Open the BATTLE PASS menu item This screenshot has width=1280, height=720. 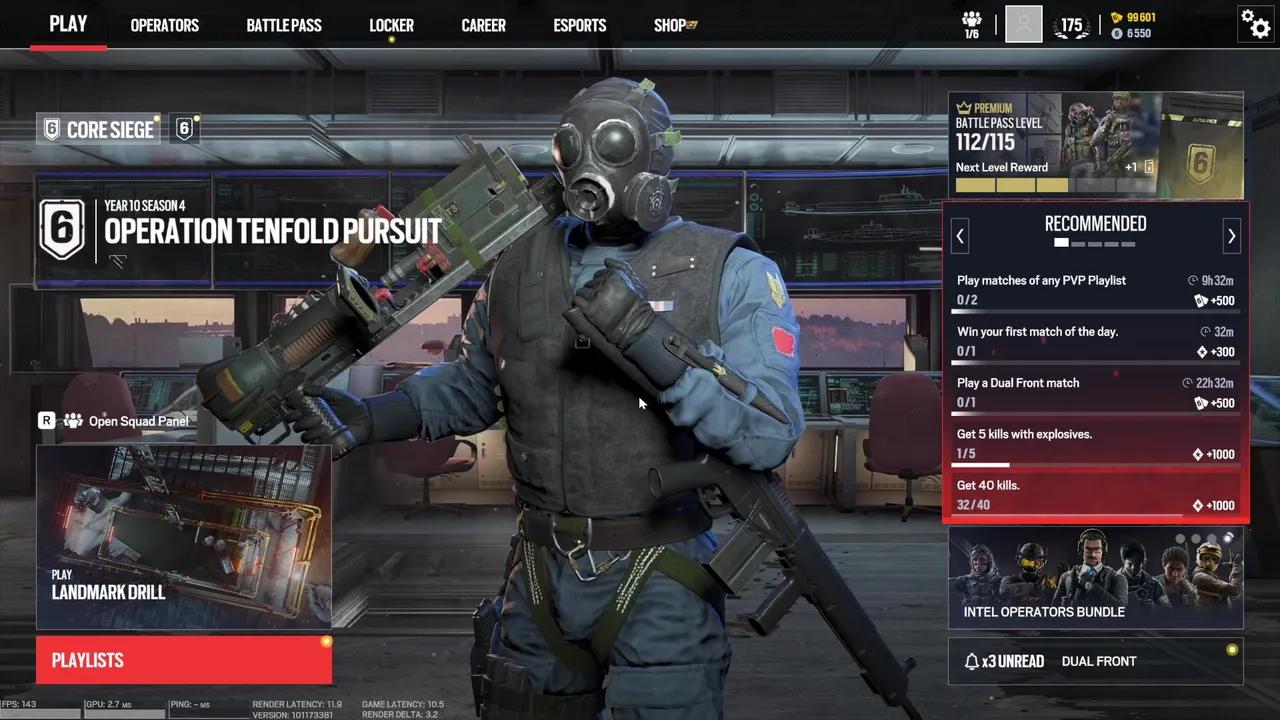coord(284,25)
